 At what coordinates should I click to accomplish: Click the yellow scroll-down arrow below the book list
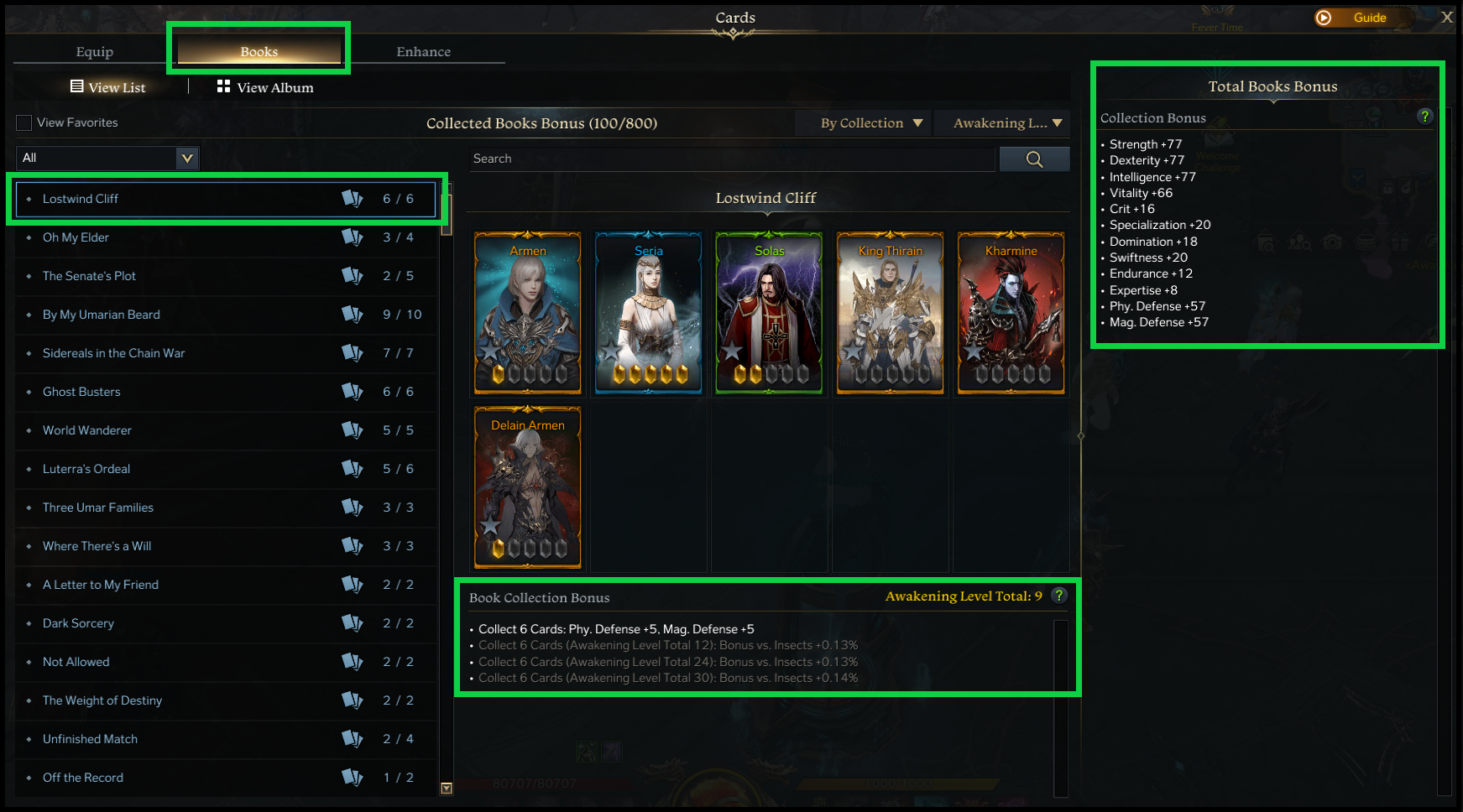[447, 789]
